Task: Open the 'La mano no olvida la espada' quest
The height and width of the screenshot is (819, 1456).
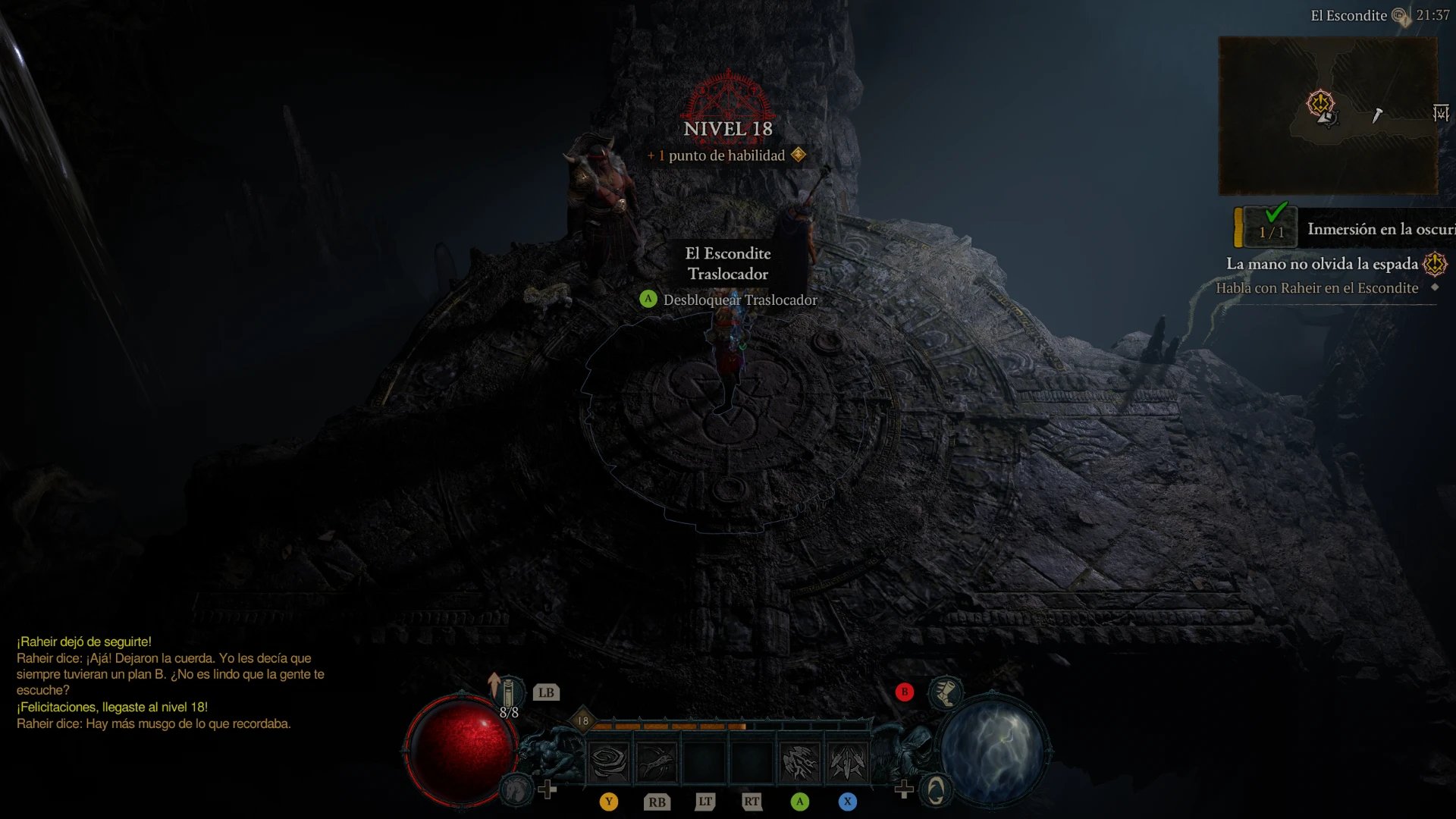Action: pos(1322,264)
